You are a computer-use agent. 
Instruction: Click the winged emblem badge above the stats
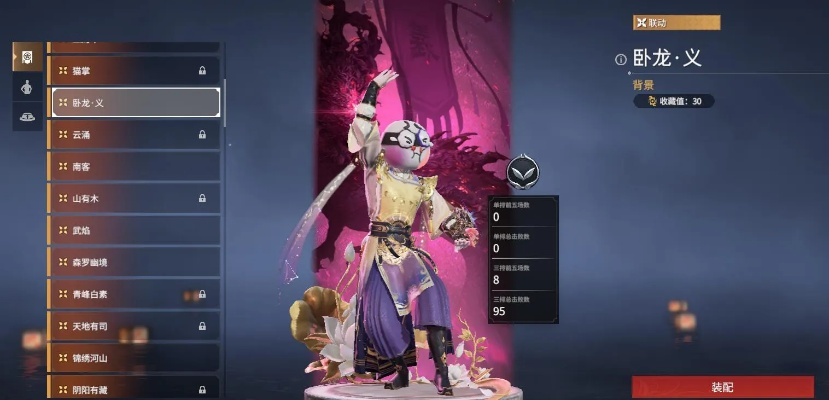click(522, 173)
